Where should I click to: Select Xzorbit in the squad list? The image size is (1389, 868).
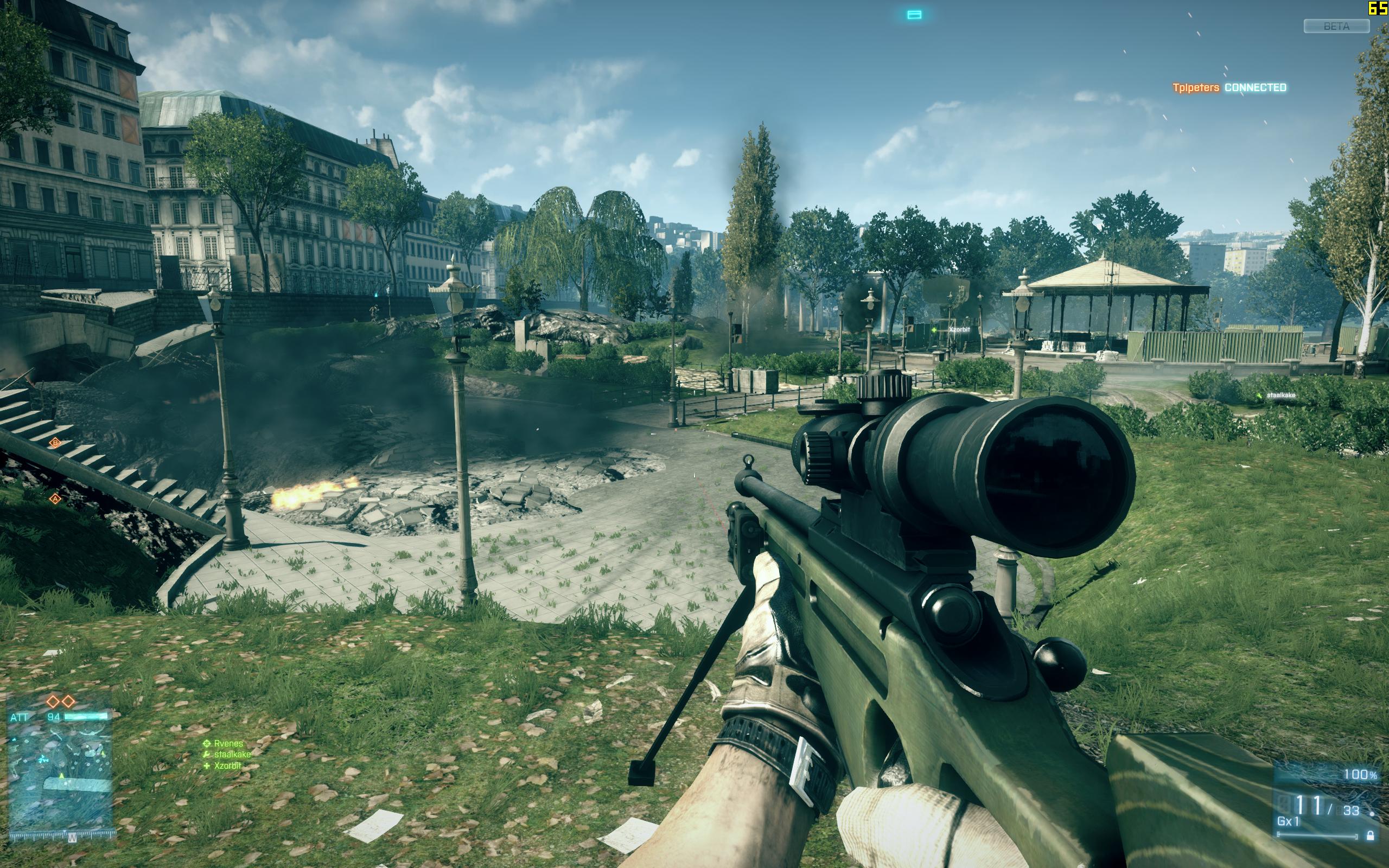tap(227, 765)
